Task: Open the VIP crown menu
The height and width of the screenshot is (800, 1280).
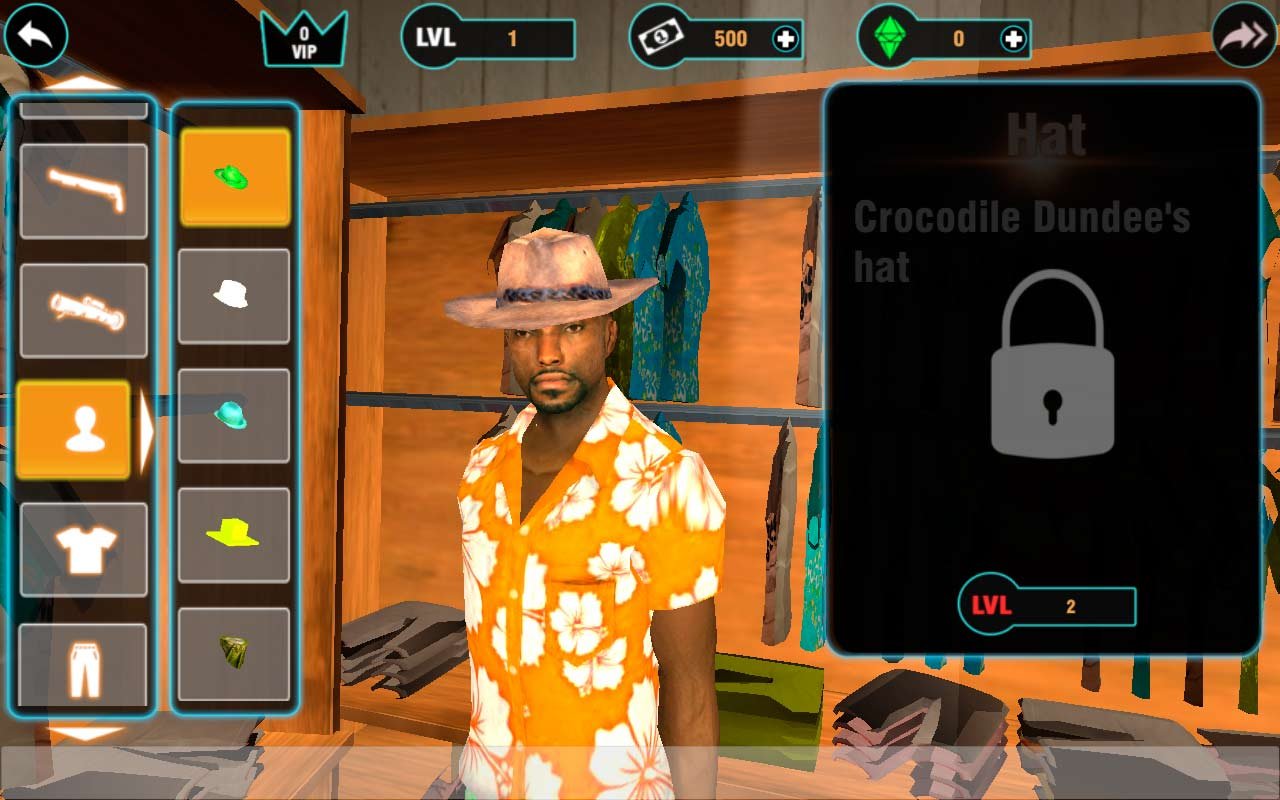Action: pos(304,39)
